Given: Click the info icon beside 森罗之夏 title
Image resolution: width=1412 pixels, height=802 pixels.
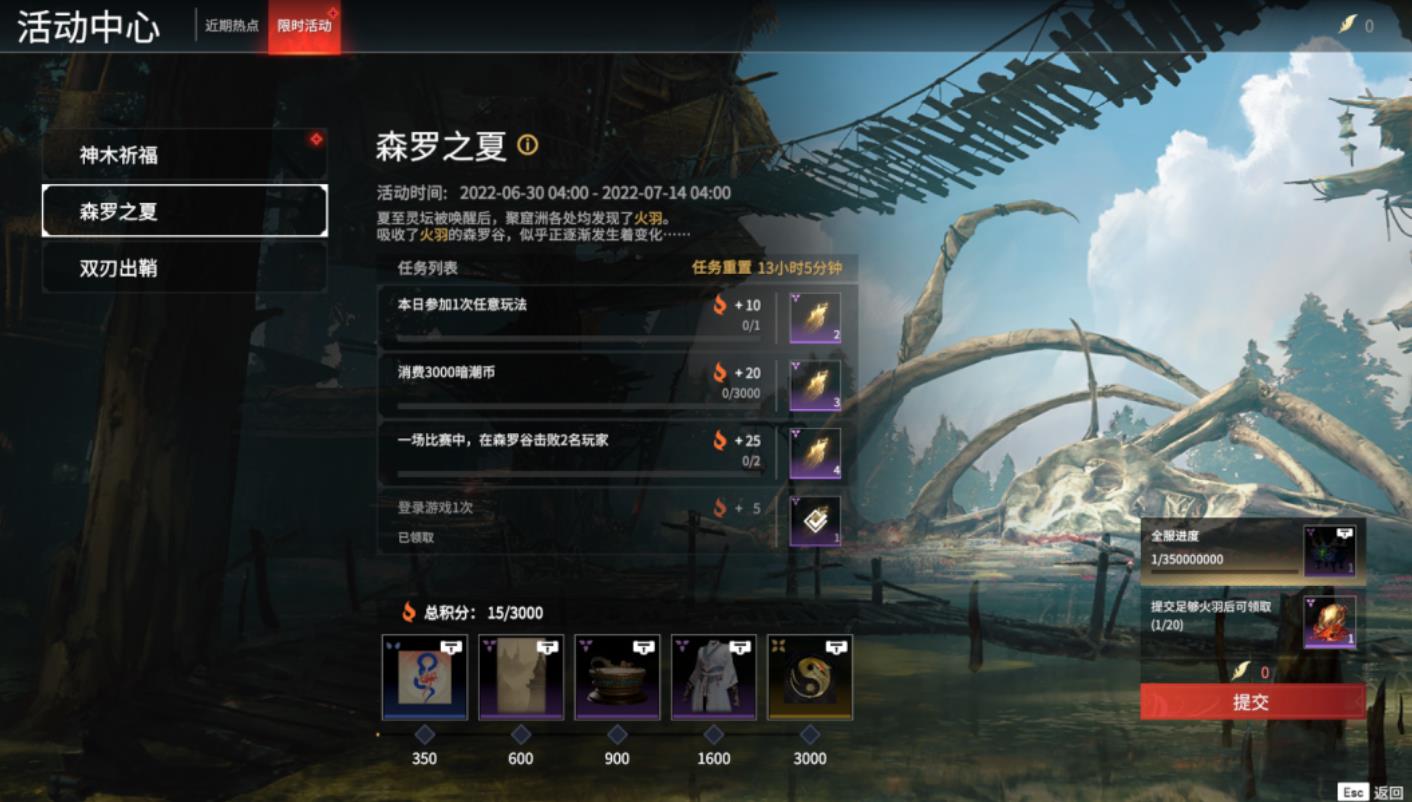Looking at the screenshot, I should [527, 146].
